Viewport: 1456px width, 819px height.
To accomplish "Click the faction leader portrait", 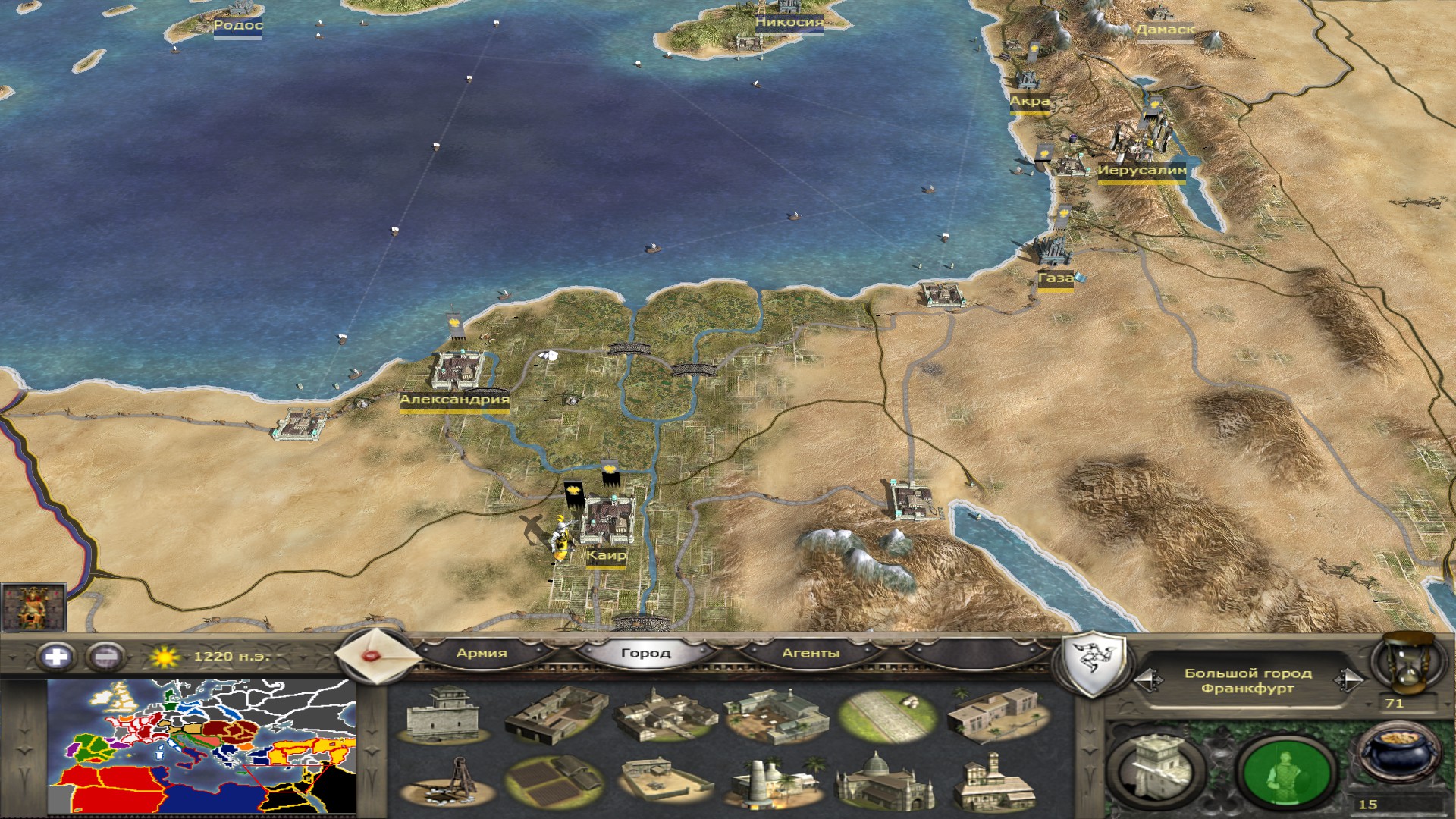I will click(33, 607).
